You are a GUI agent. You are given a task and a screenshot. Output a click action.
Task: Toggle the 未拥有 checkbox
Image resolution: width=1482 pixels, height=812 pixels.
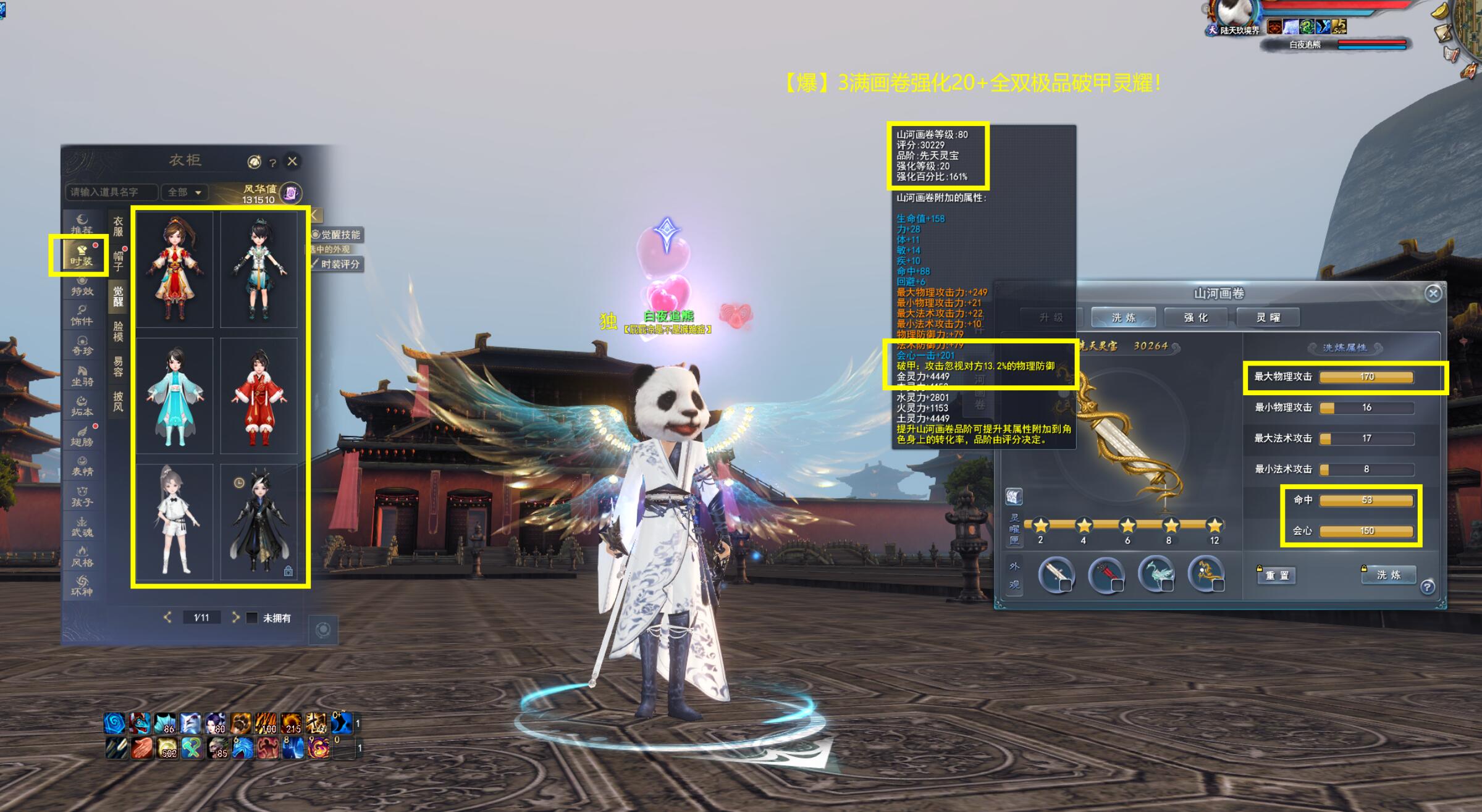click(252, 617)
